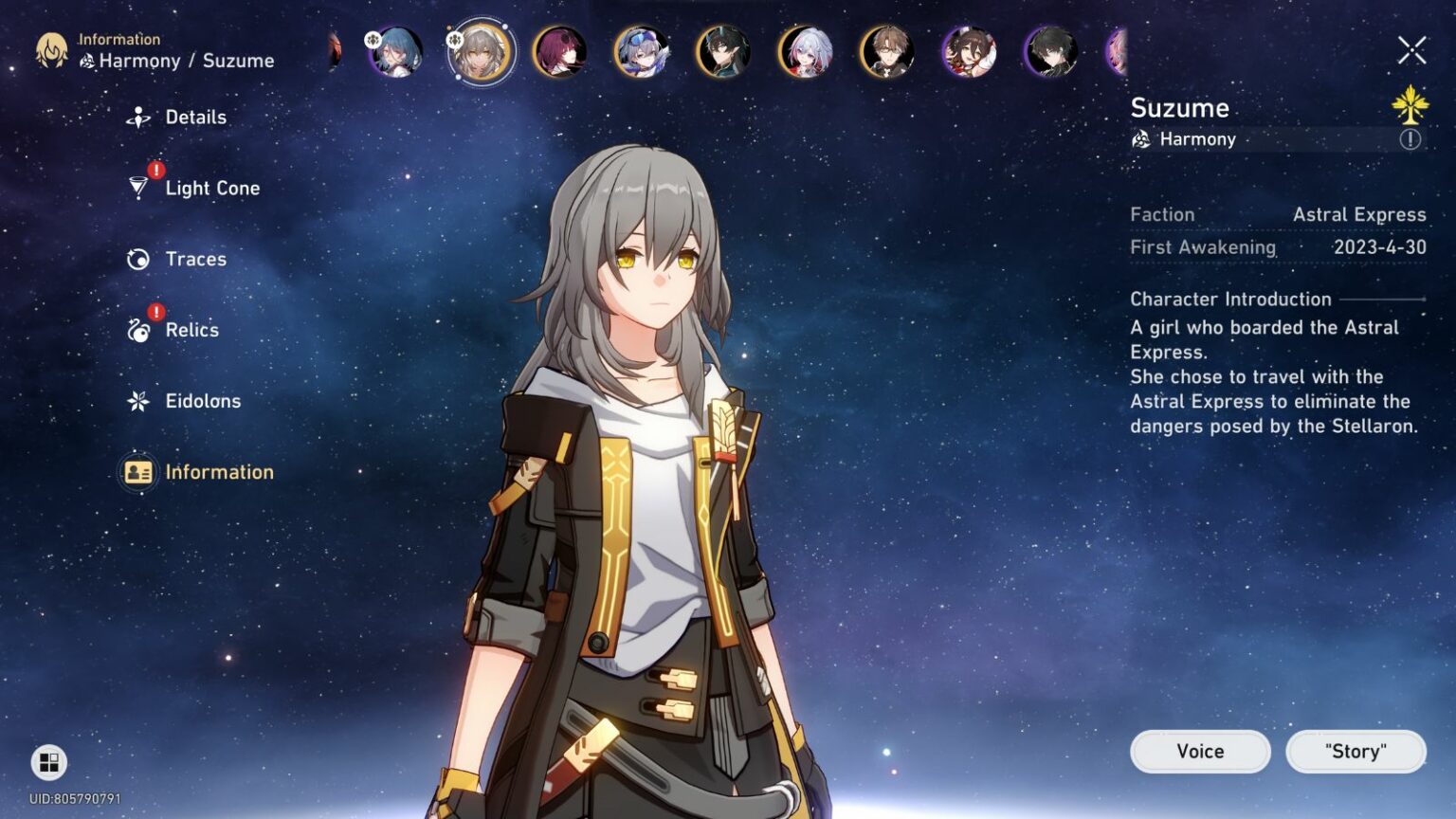
Task: Open the "Story" section
Action: tap(1355, 751)
